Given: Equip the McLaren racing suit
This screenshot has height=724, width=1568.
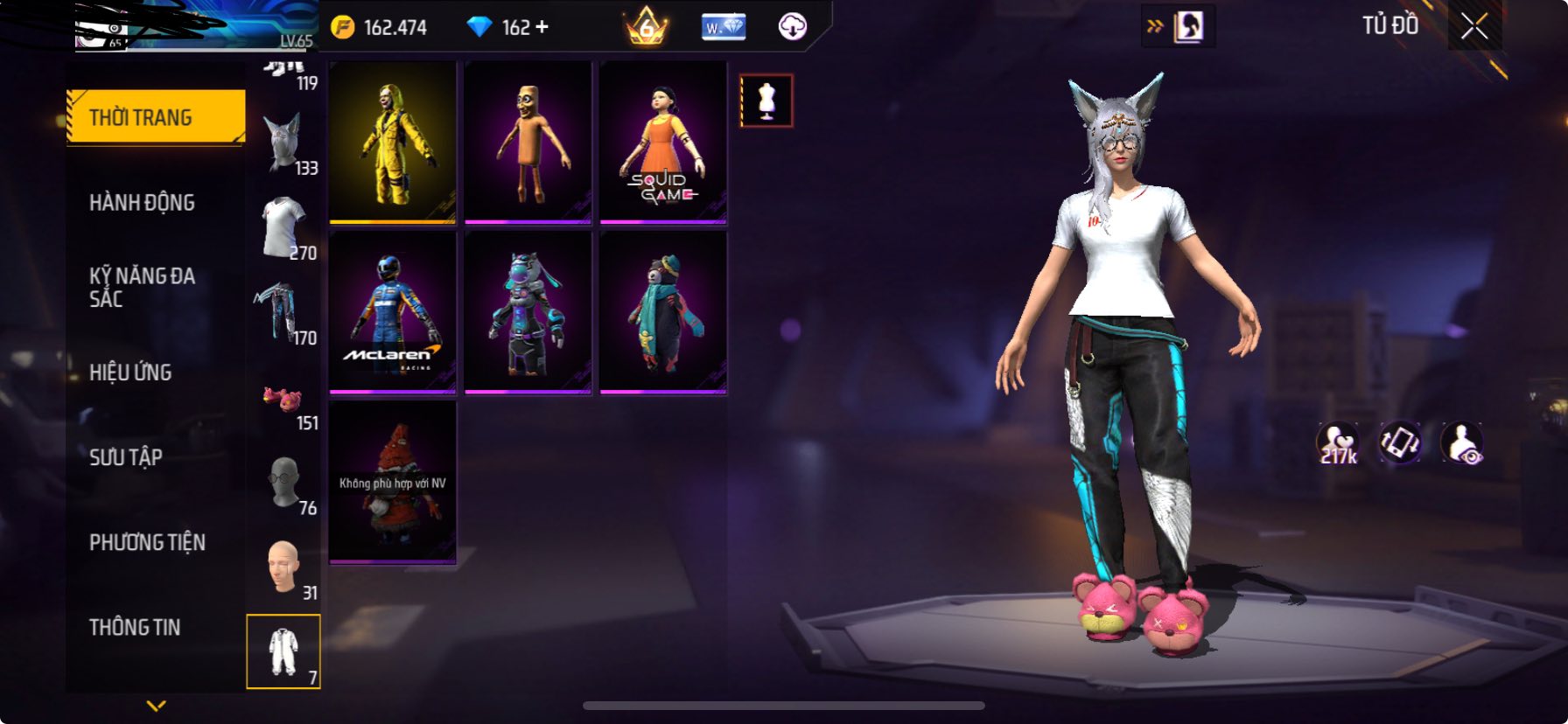Looking at the screenshot, I should point(393,312).
